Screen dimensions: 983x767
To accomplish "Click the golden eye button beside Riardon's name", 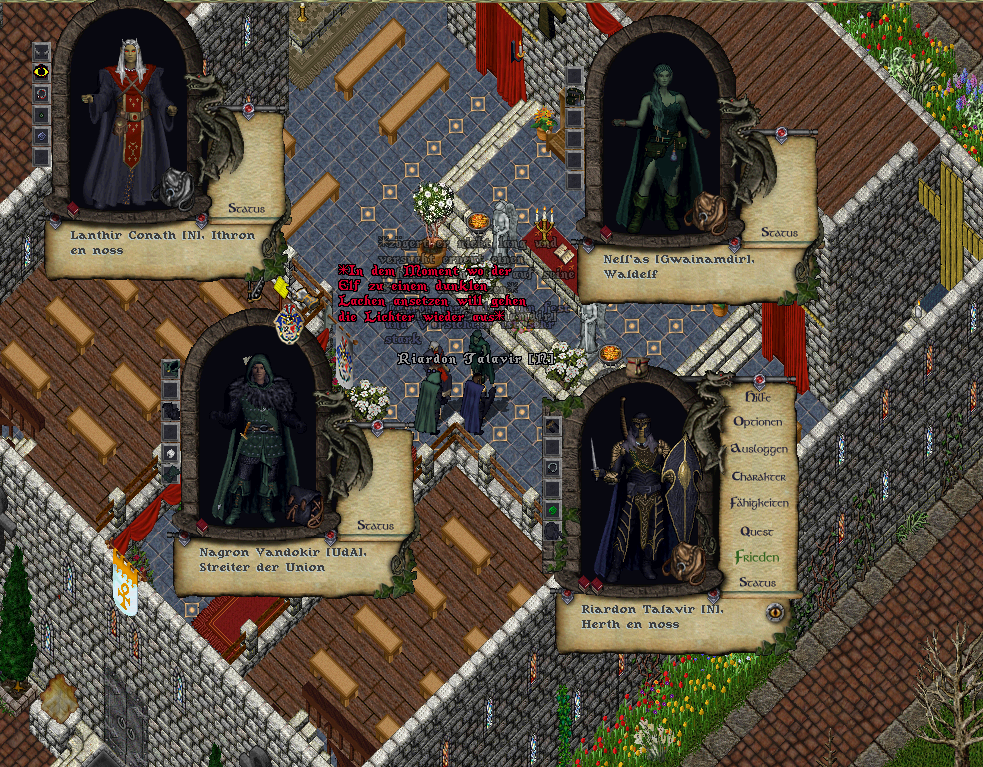I will click(x=774, y=611).
